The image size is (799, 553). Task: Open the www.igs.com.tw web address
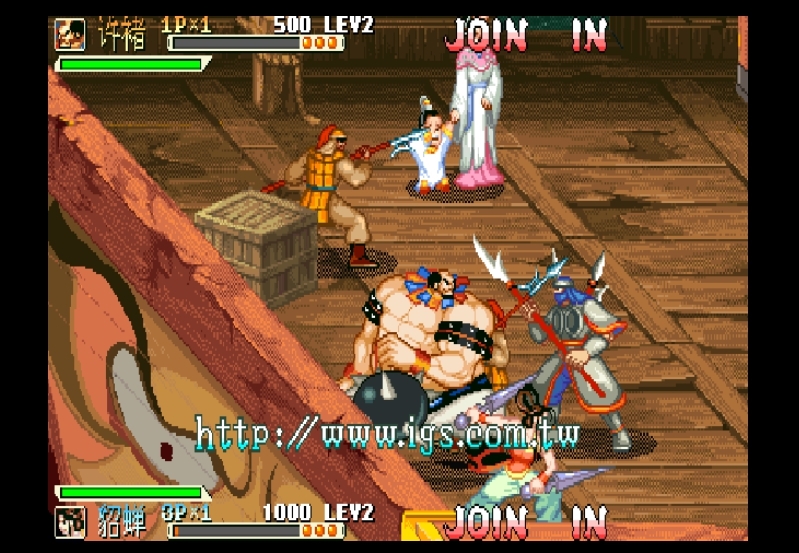click(387, 434)
